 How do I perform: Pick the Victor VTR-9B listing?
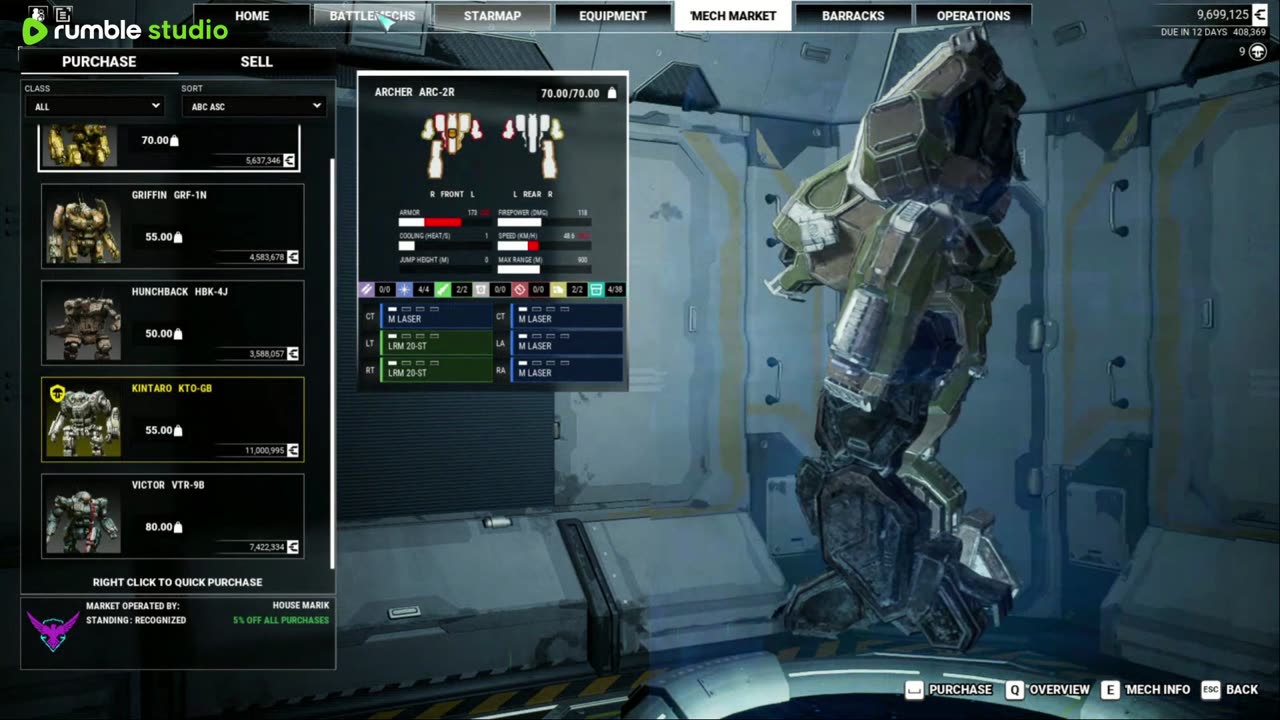click(x=172, y=515)
